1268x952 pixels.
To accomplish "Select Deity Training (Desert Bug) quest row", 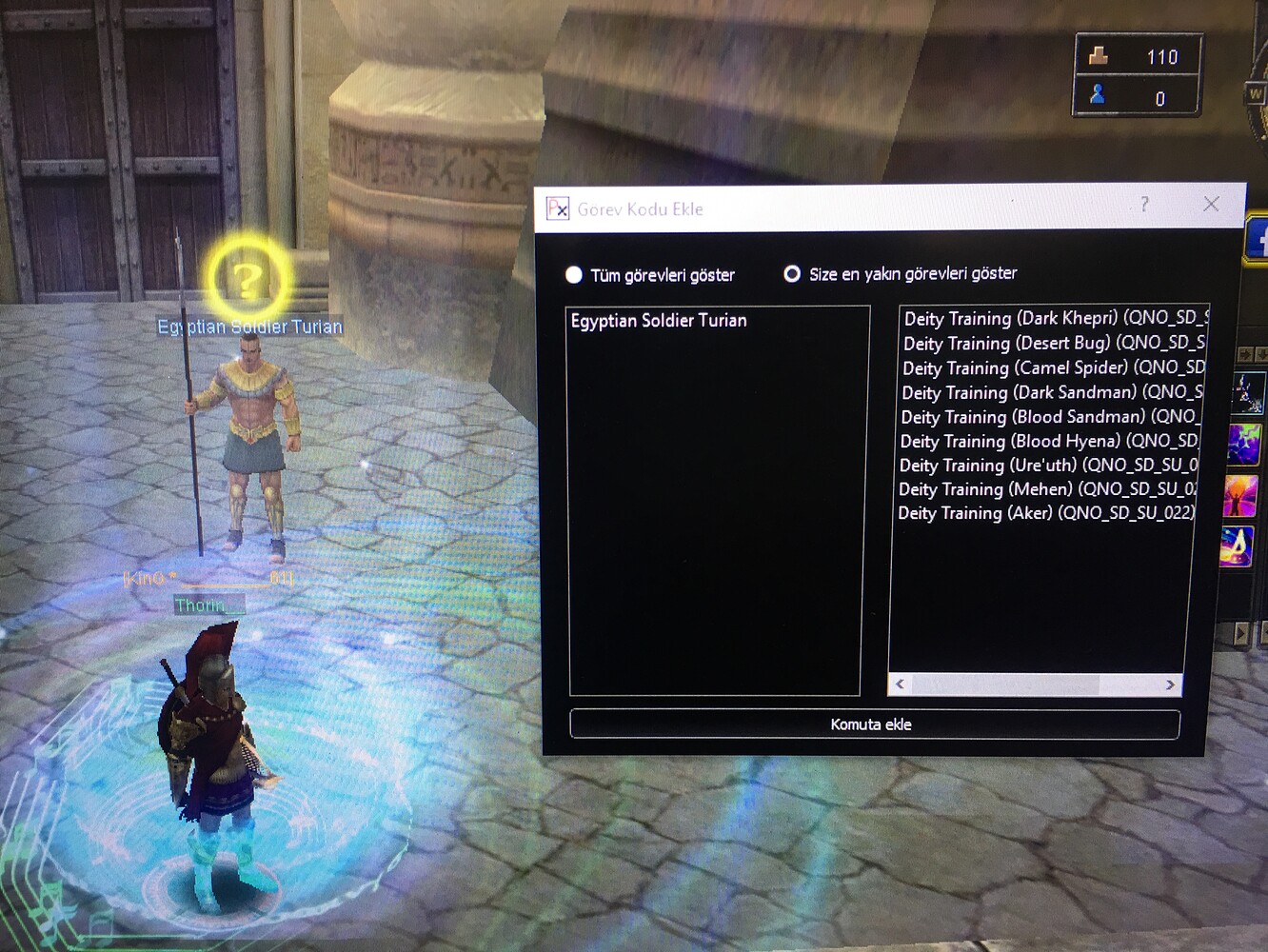I will (x=1051, y=343).
